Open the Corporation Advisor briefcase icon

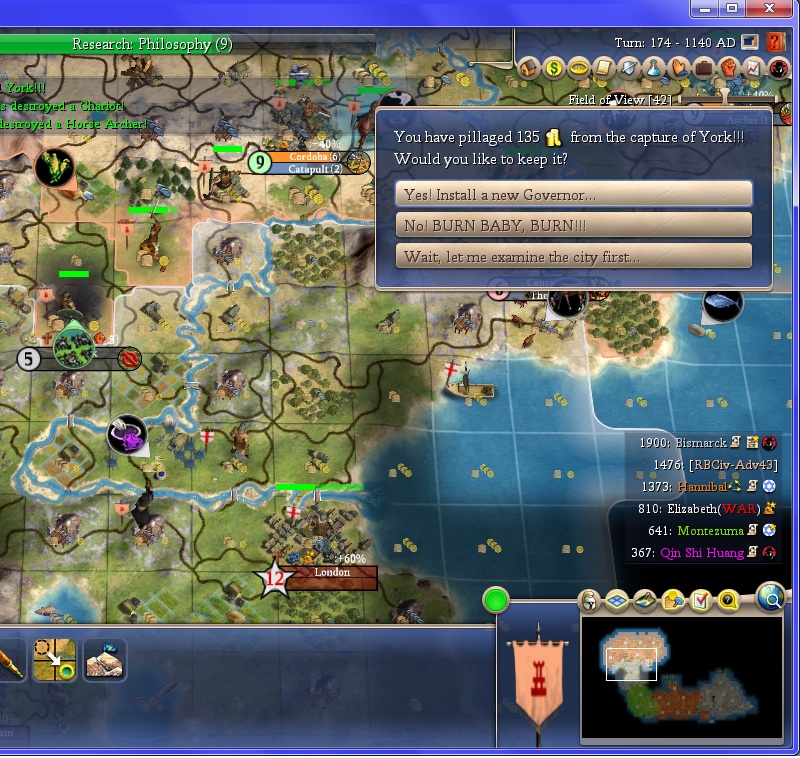pyautogui.click(x=704, y=68)
